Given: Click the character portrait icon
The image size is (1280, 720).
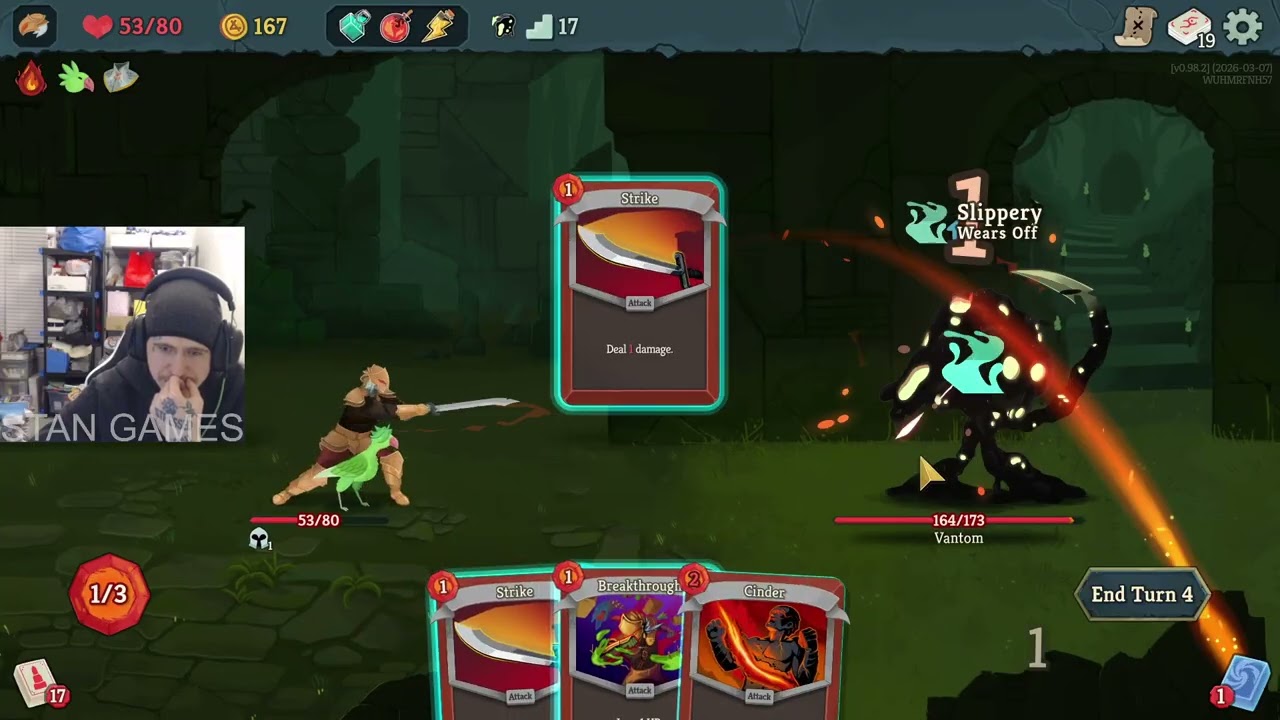Looking at the screenshot, I should click(x=33, y=27).
